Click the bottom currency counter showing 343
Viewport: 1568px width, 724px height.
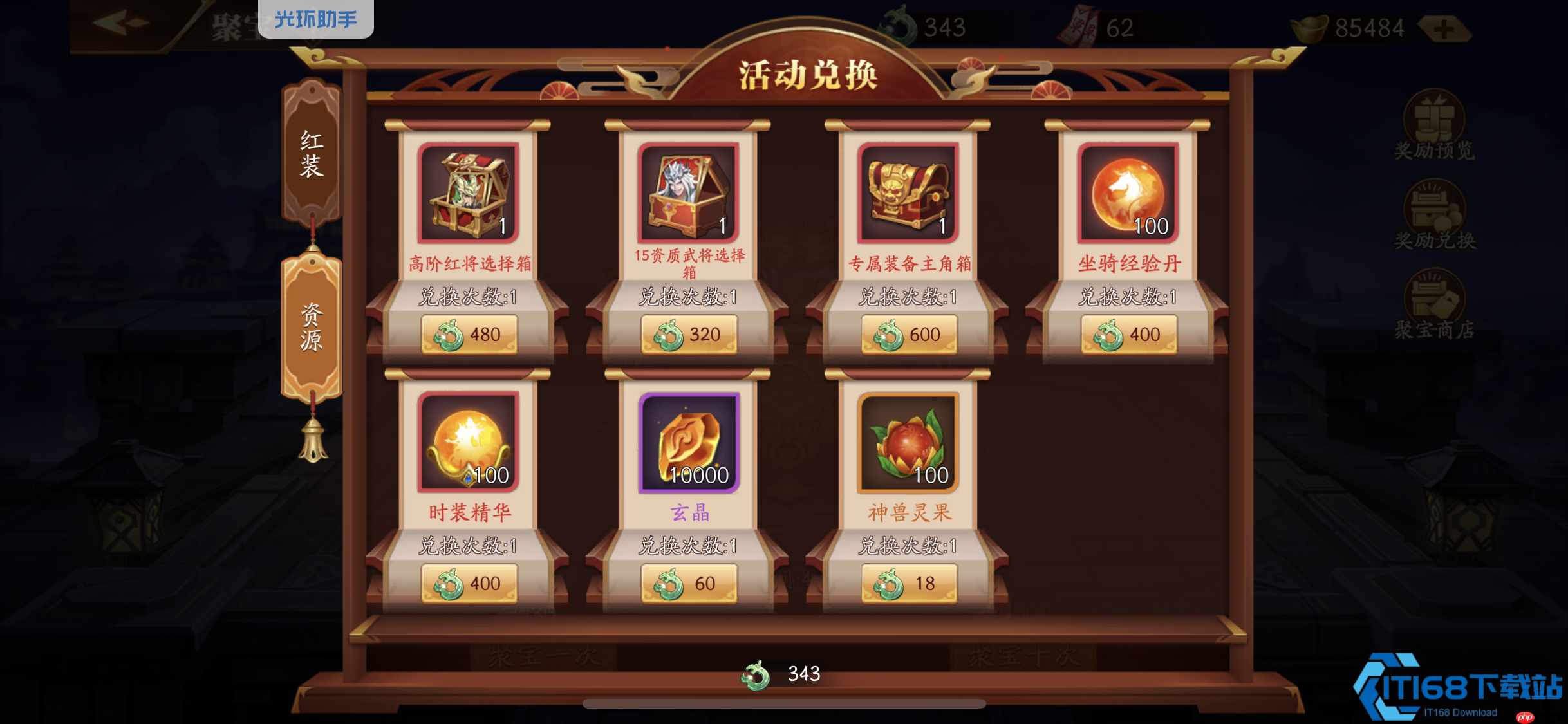point(784,674)
